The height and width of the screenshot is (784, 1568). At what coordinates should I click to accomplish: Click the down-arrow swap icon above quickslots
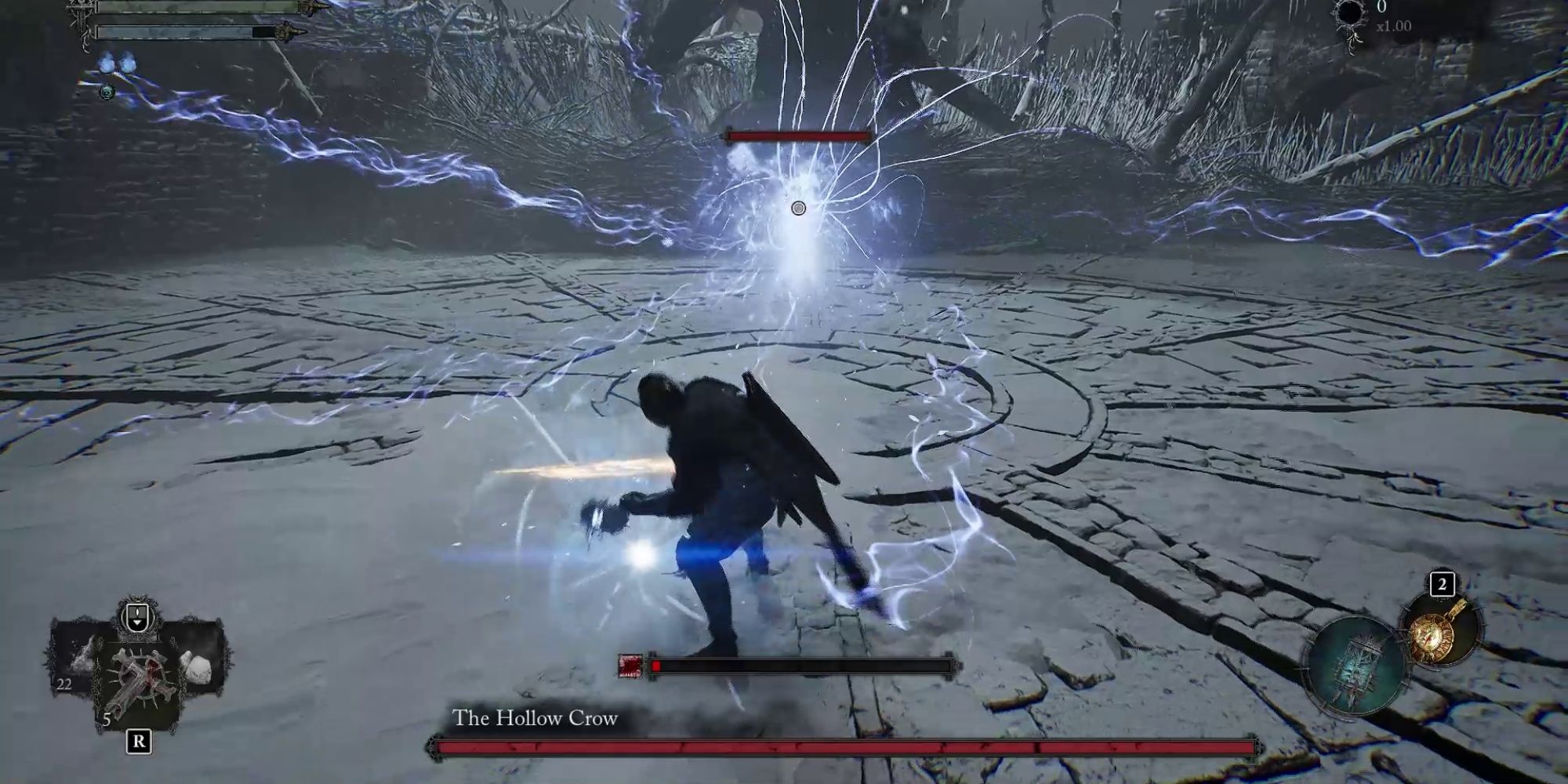[137, 616]
